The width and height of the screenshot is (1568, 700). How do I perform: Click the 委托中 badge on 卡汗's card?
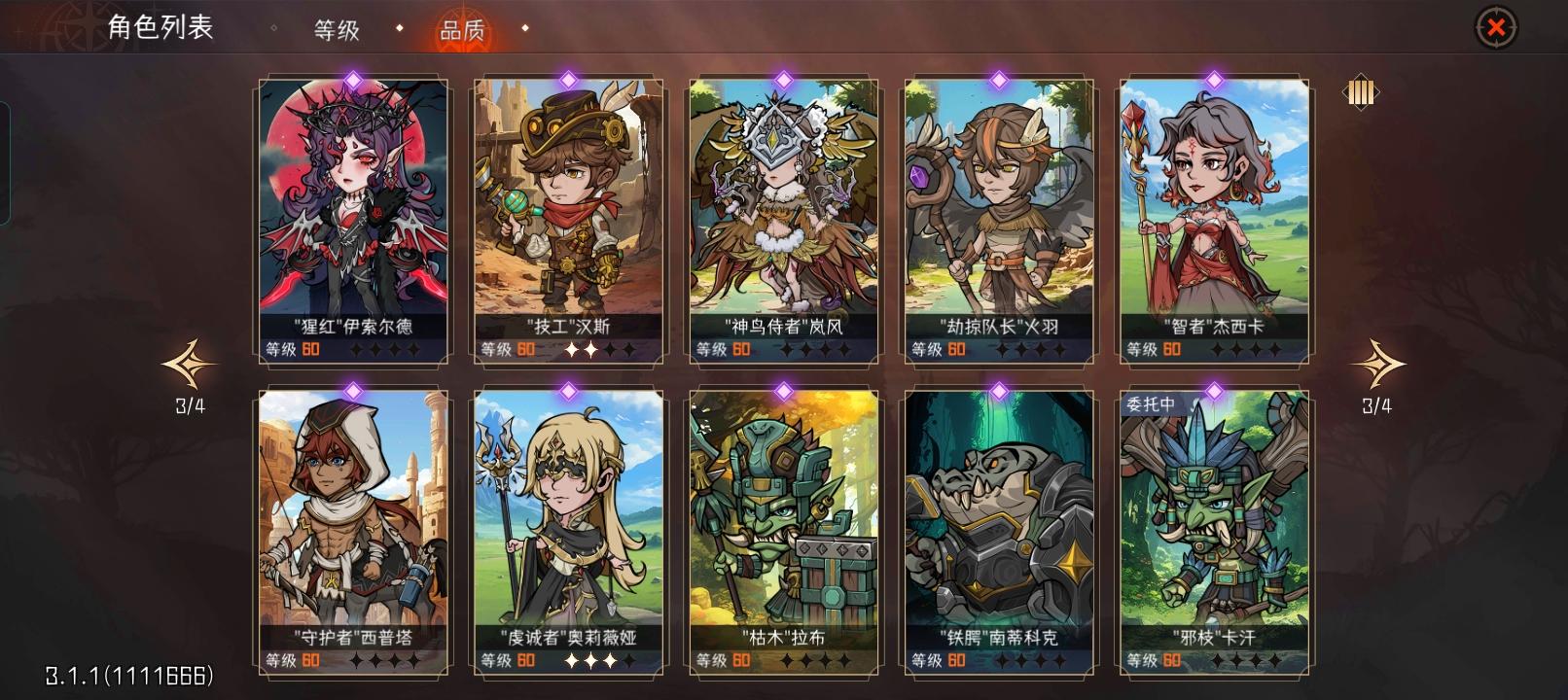point(1150,402)
